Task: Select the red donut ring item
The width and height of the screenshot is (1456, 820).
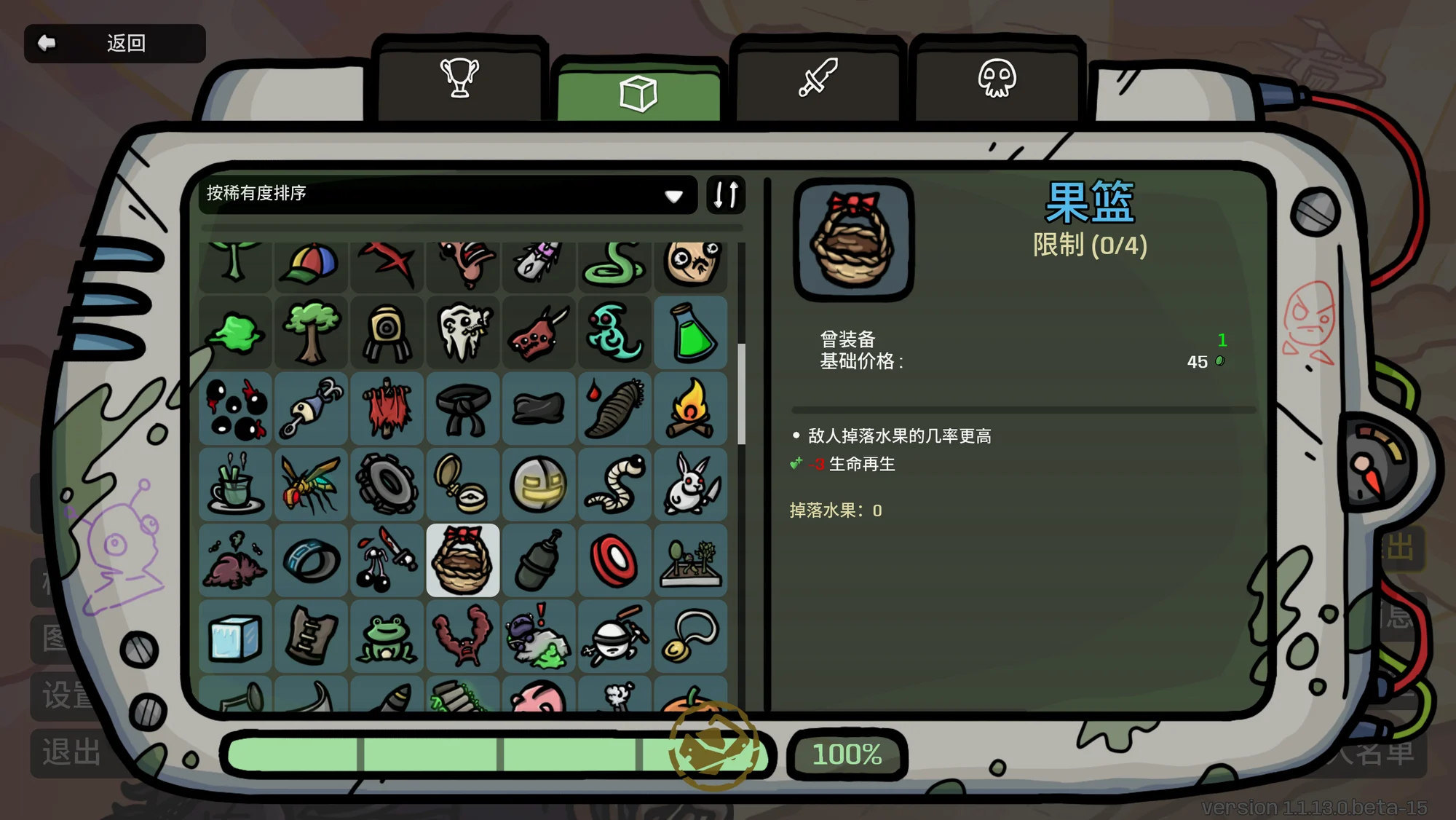Action: [x=614, y=560]
